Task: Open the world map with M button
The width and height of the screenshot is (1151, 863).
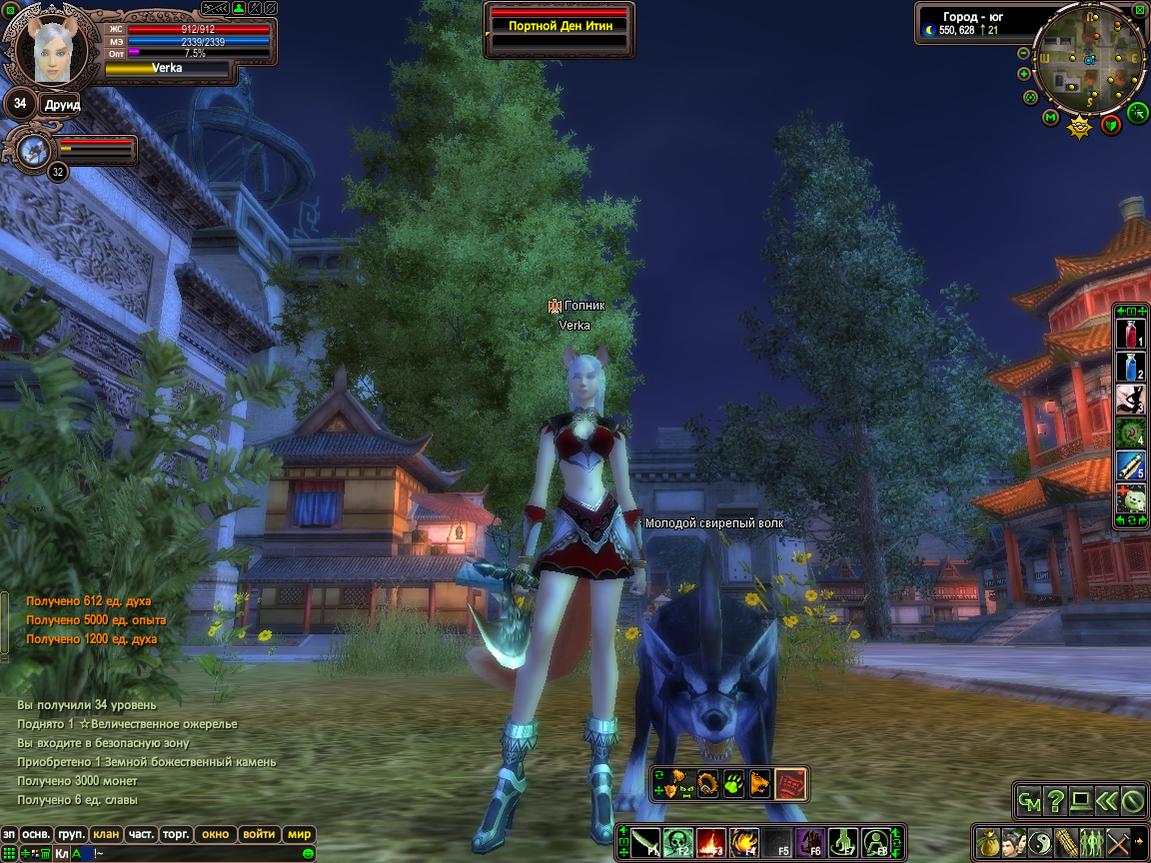Action: [1050, 118]
